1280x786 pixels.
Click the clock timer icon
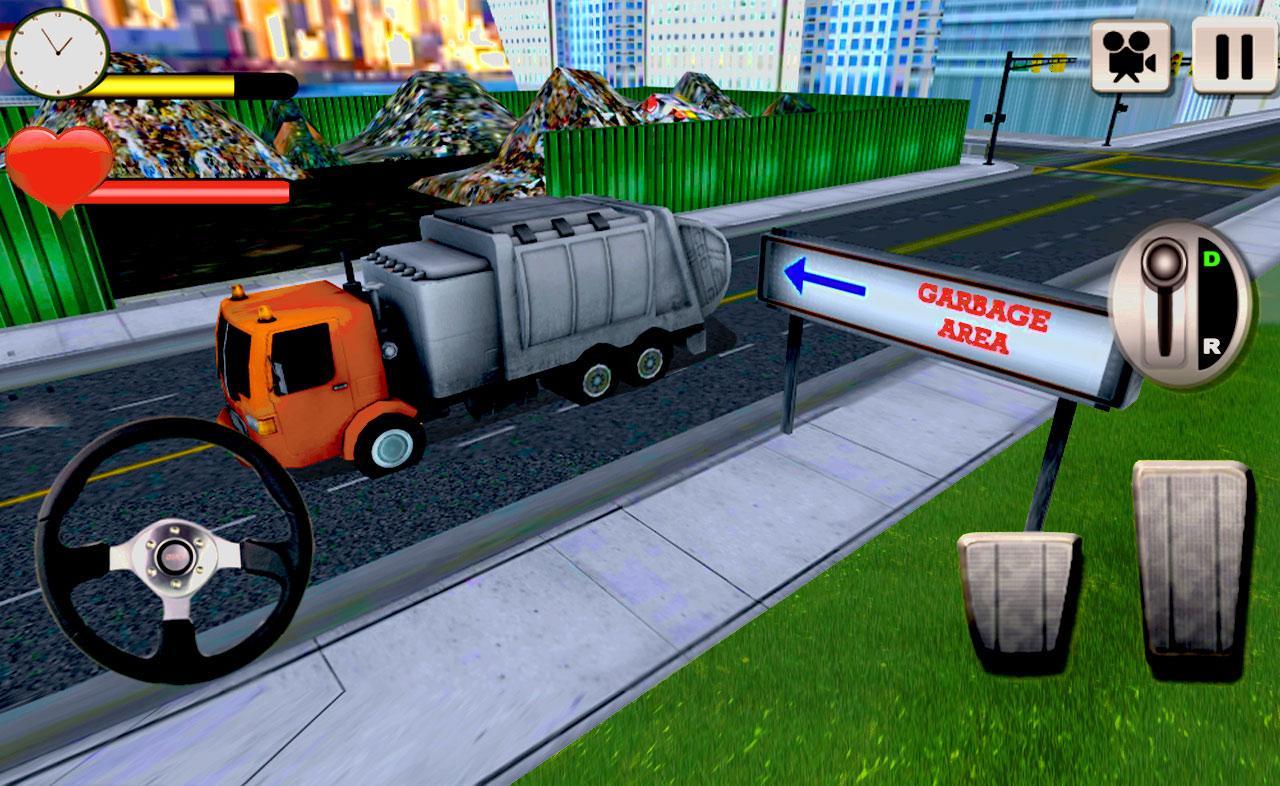click(60, 55)
